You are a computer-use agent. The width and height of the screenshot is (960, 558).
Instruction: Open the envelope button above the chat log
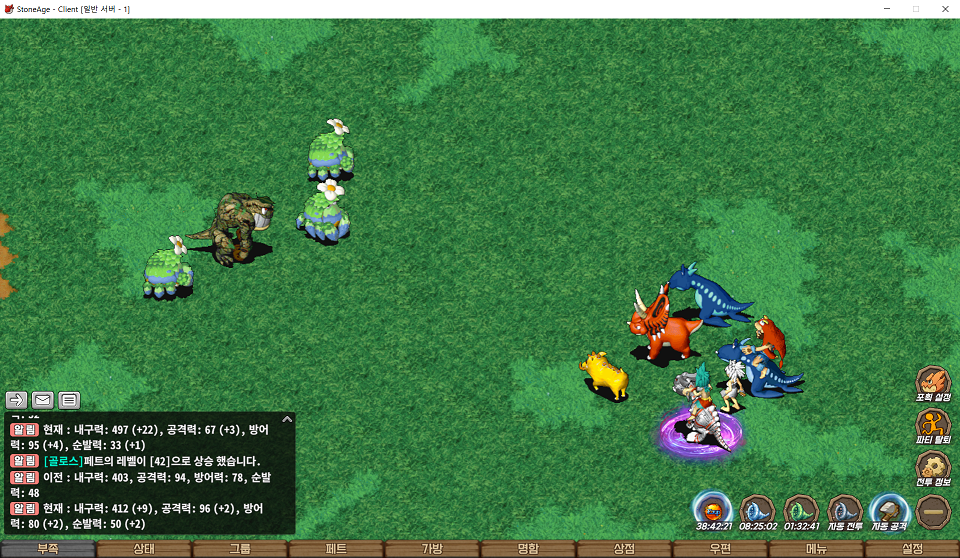click(x=43, y=400)
